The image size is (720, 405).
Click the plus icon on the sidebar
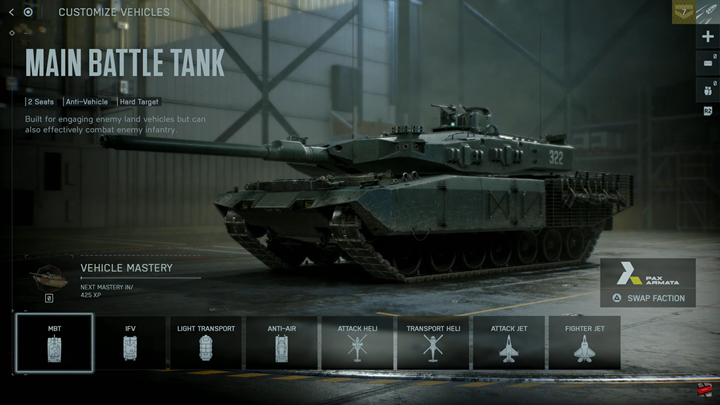708,37
